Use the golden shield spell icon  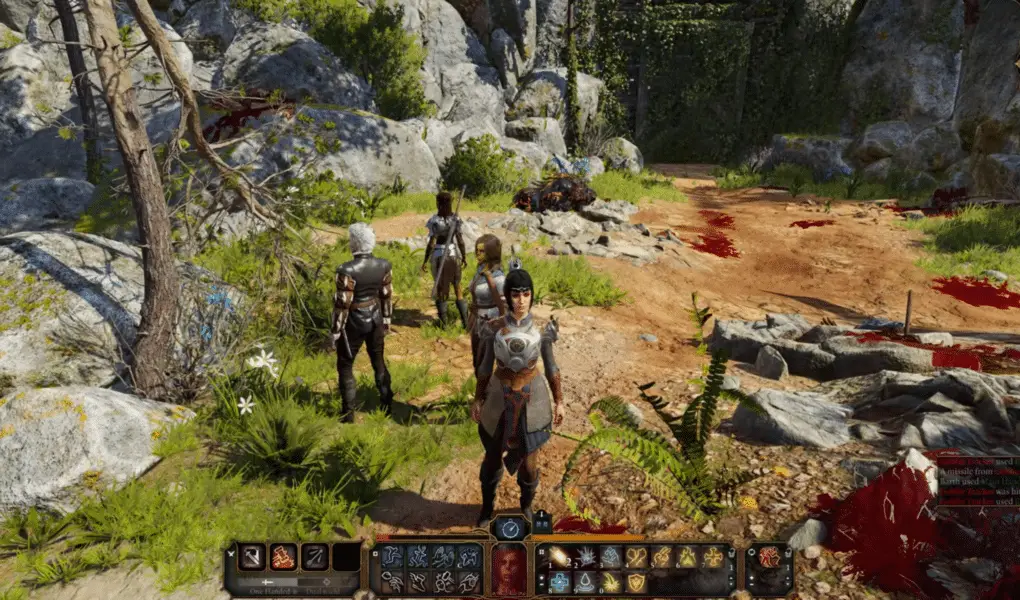pyautogui.click(x=637, y=582)
